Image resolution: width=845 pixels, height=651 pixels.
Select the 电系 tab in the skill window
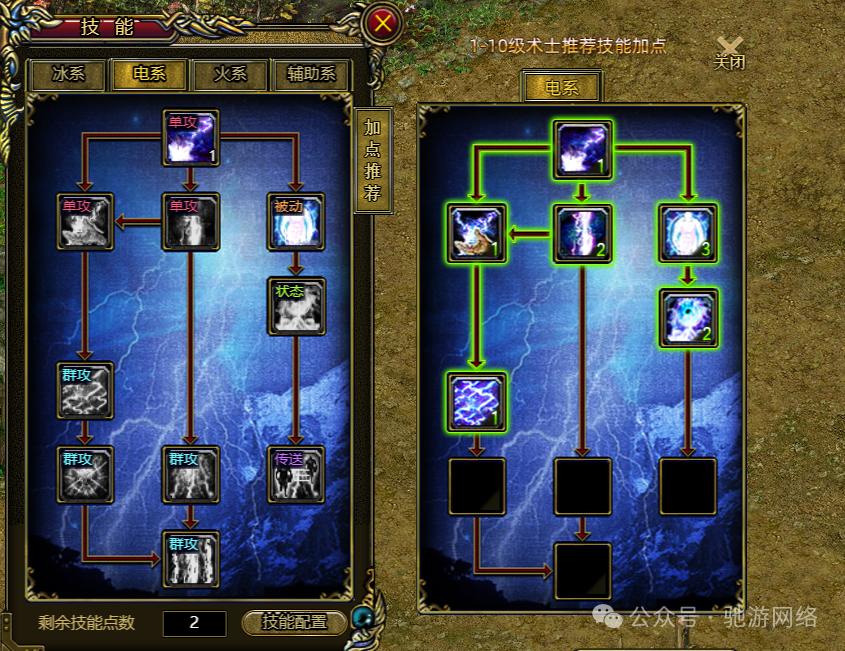click(149, 75)
